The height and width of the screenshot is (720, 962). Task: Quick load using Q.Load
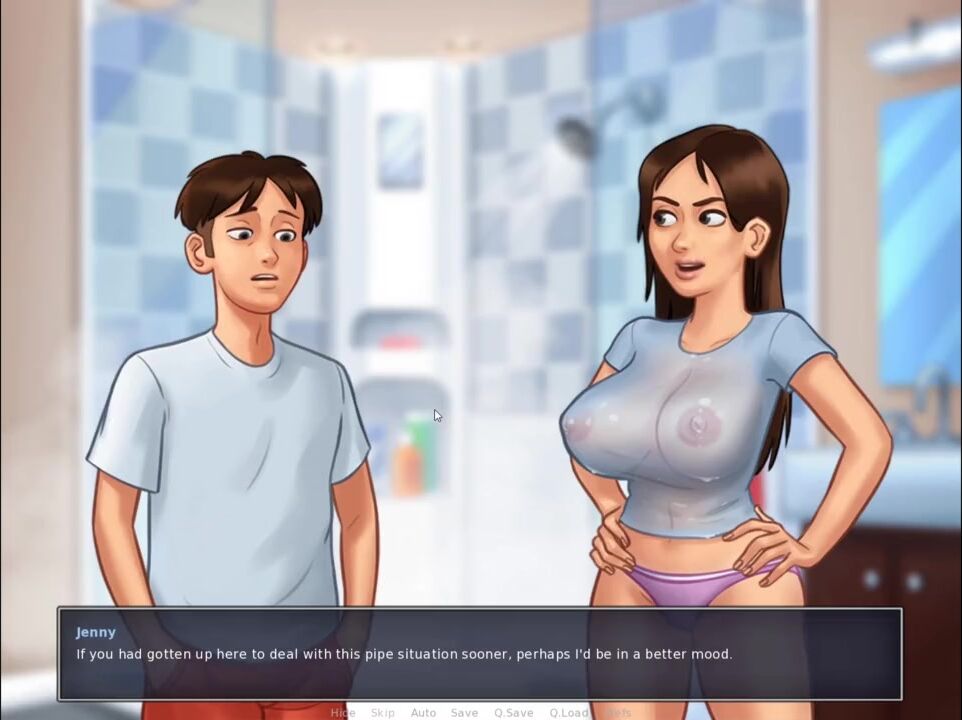[x=568, y=712]
